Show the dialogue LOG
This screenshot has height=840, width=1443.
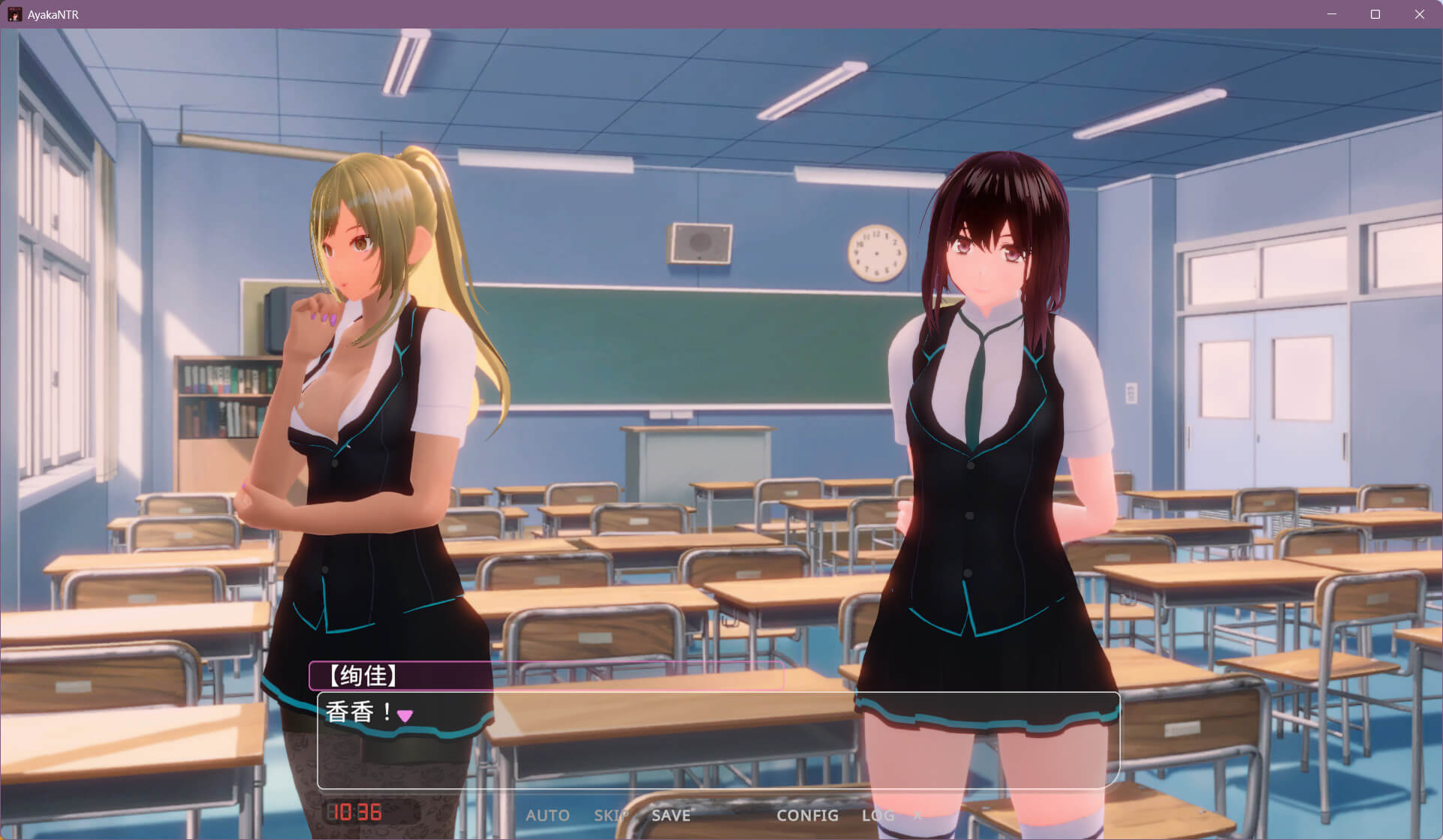[x=878, y=815]
